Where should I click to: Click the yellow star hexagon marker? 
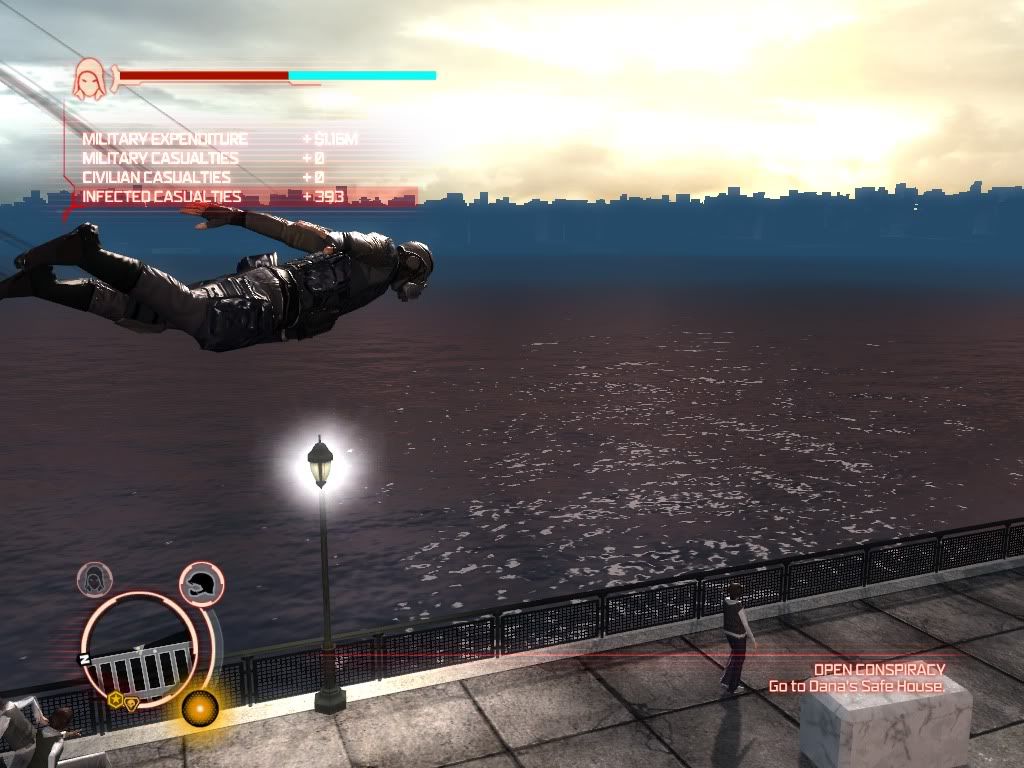tap(116, 700)
